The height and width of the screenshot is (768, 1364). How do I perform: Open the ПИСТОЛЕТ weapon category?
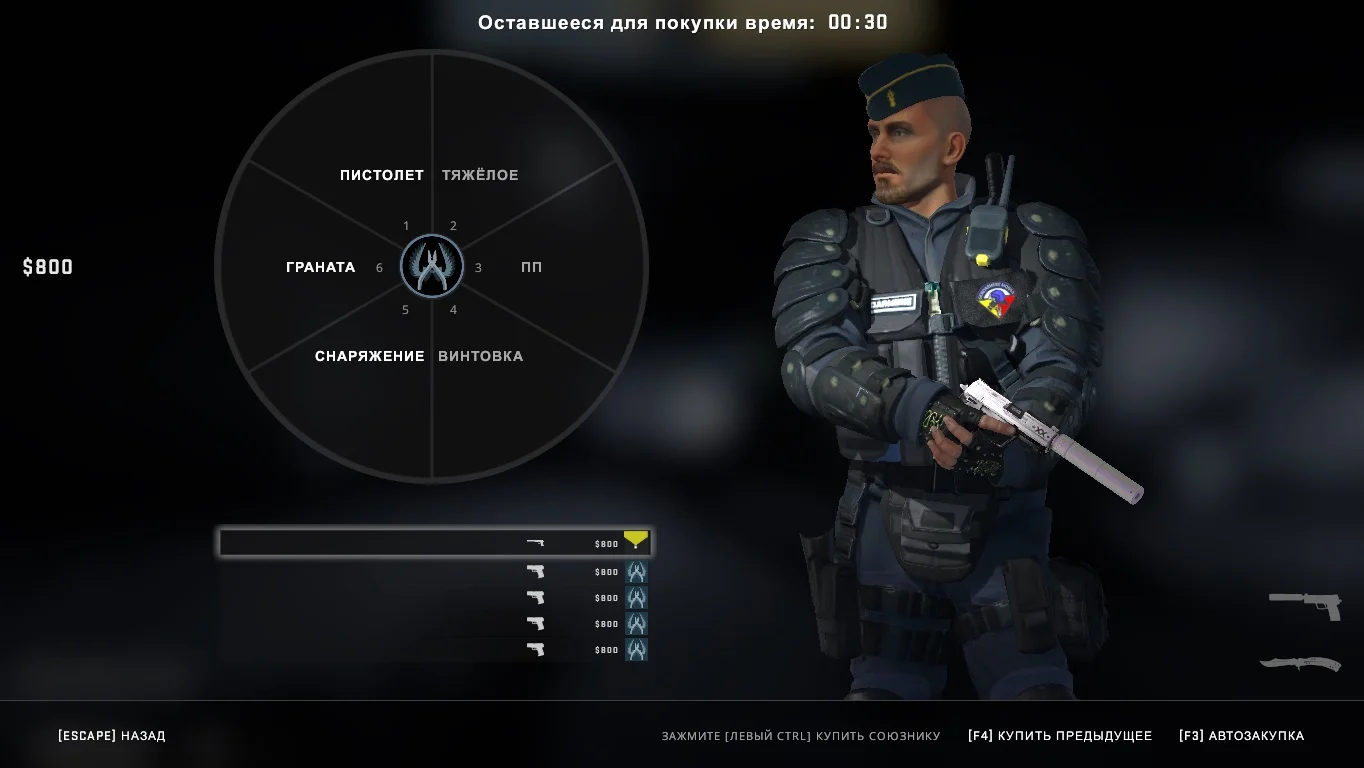(x=381, y=175)
